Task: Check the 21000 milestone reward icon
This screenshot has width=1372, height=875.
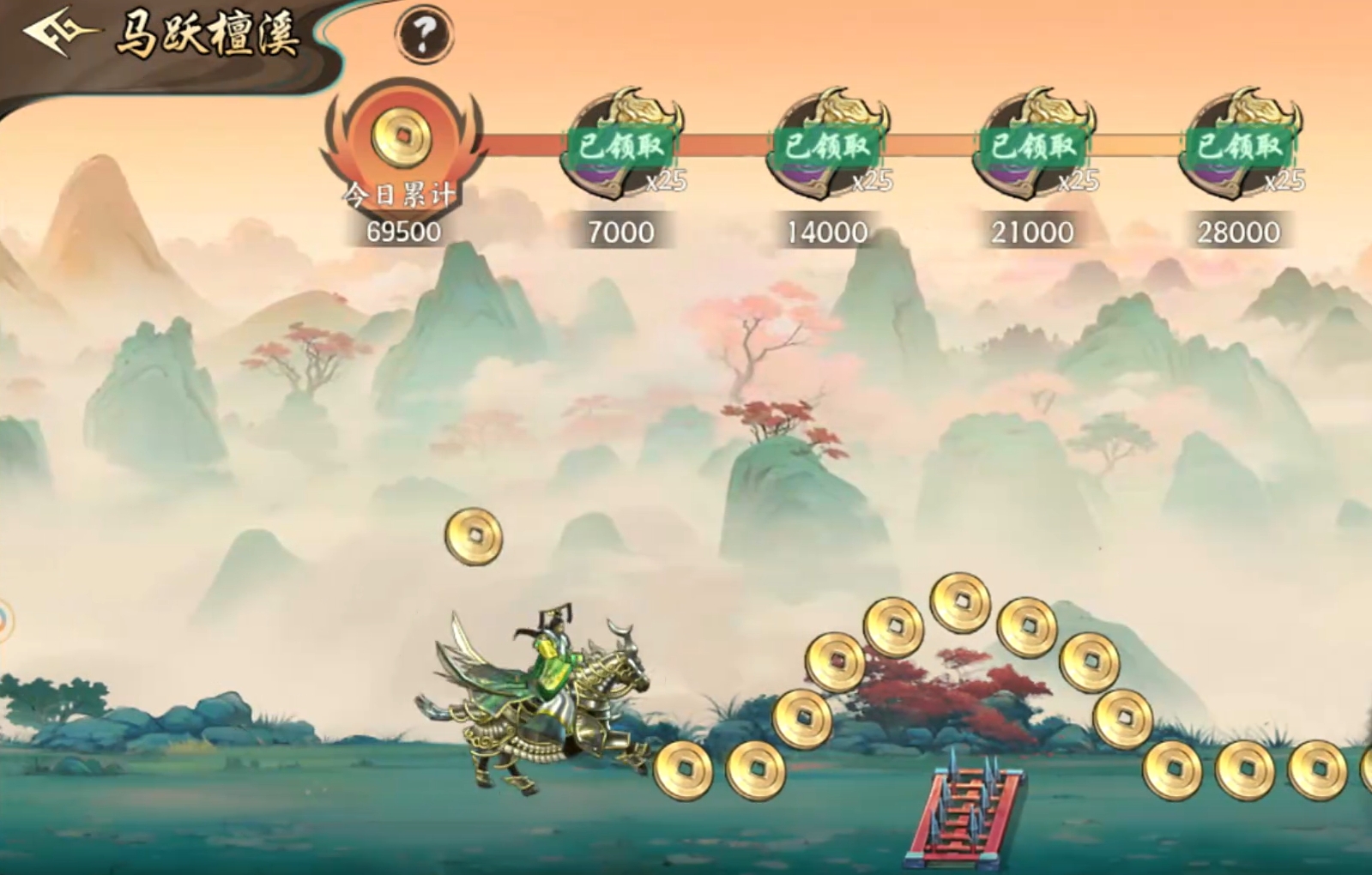Action: tap(1033, 144)
